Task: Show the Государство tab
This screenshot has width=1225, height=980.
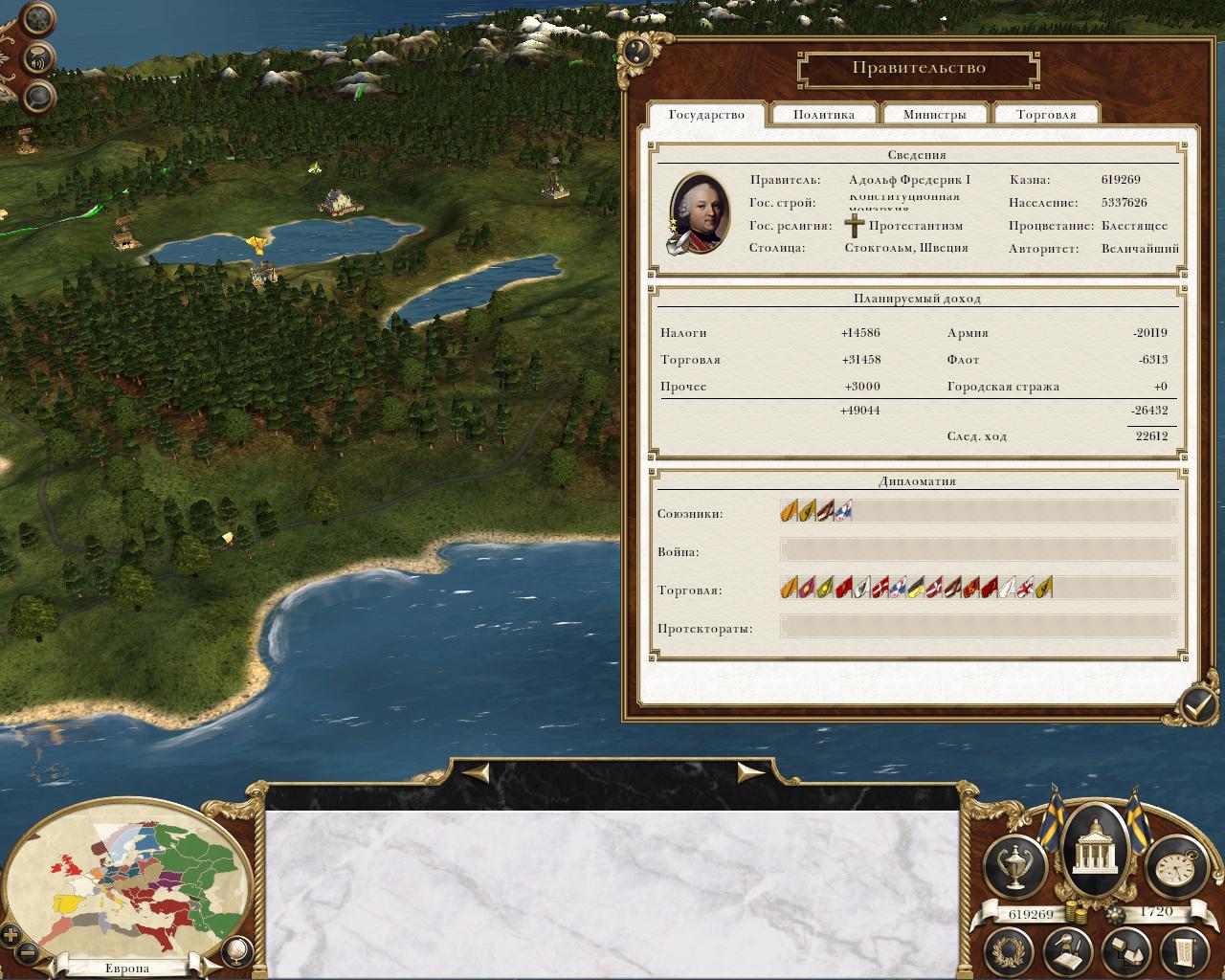Action: tap(706, 115)
